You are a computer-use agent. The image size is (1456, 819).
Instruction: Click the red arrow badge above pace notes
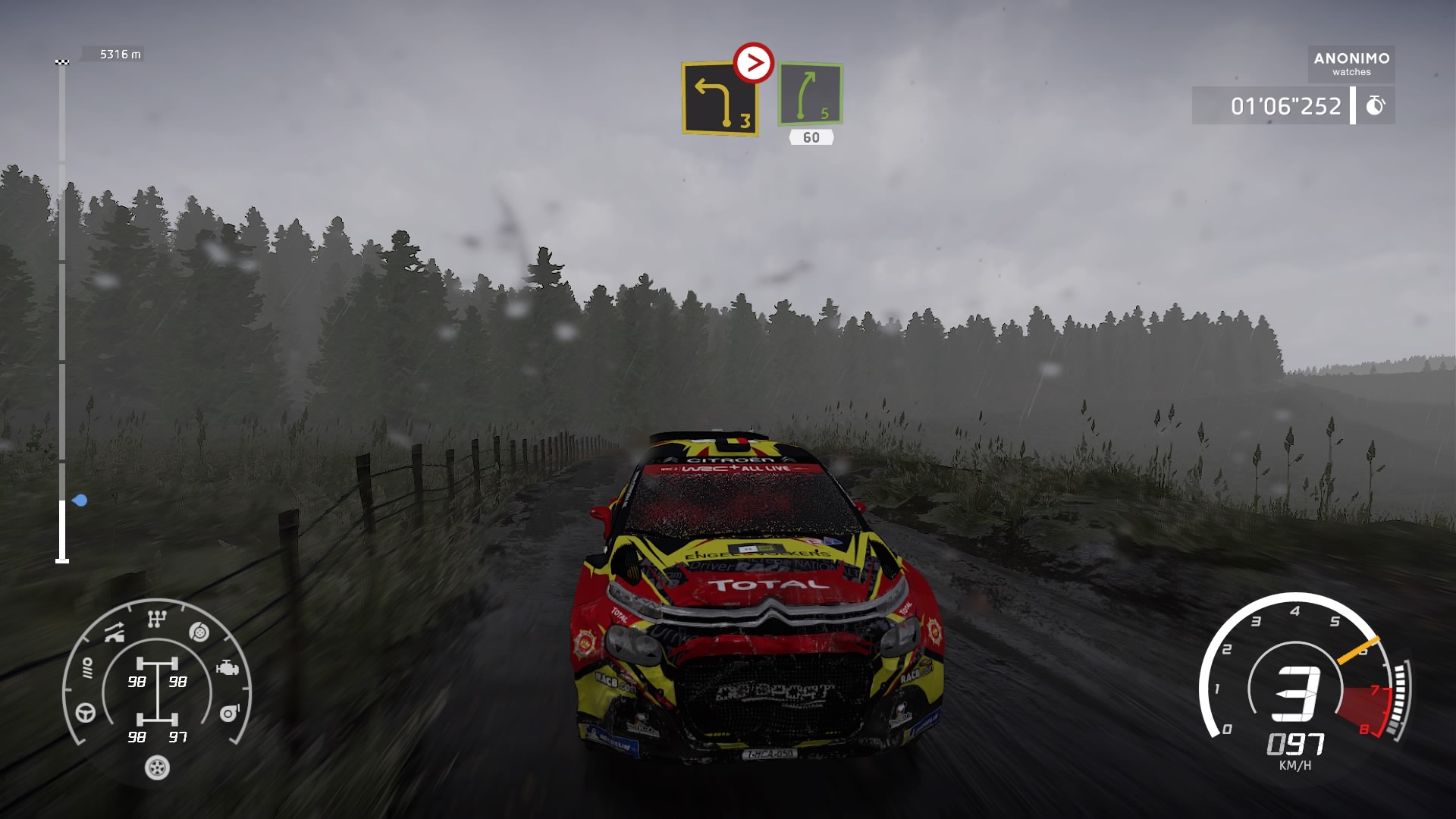click(753, 63)
